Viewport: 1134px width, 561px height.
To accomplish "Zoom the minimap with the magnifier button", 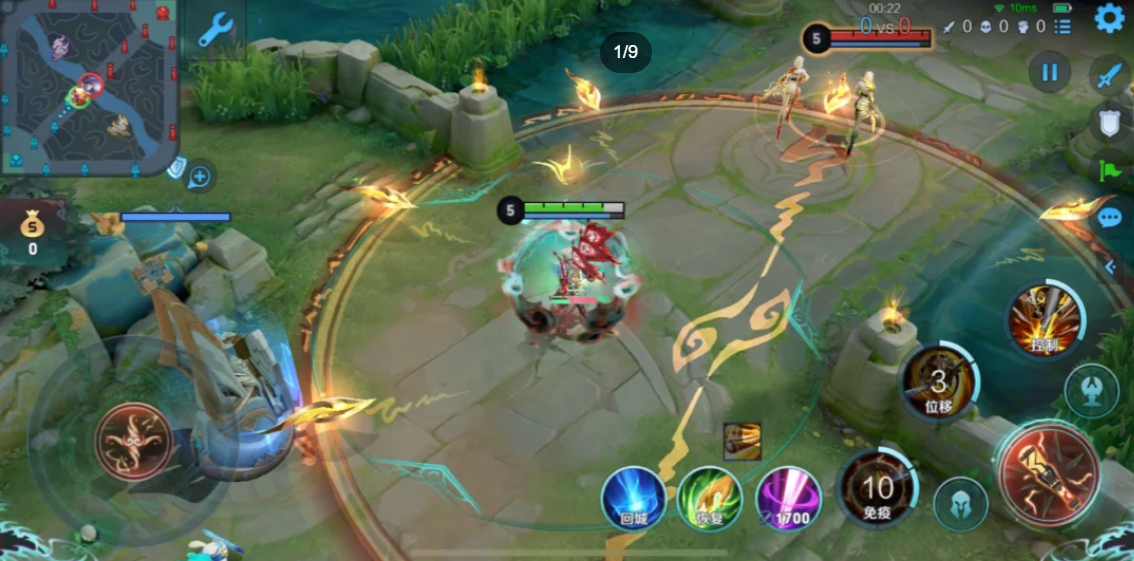I will point(200,178).
